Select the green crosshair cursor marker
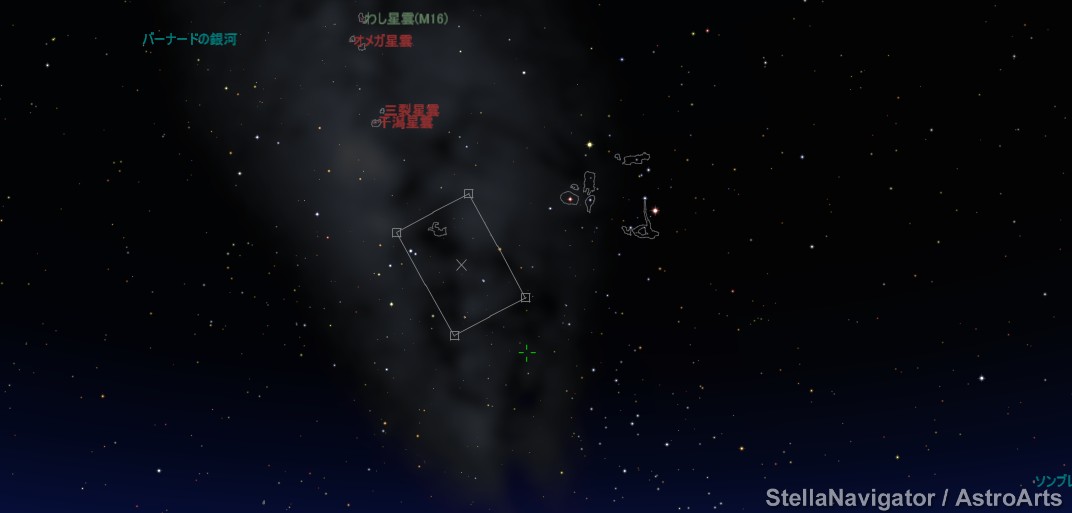This screenshot has height=513, width=1072. click(x=527, y=352)
